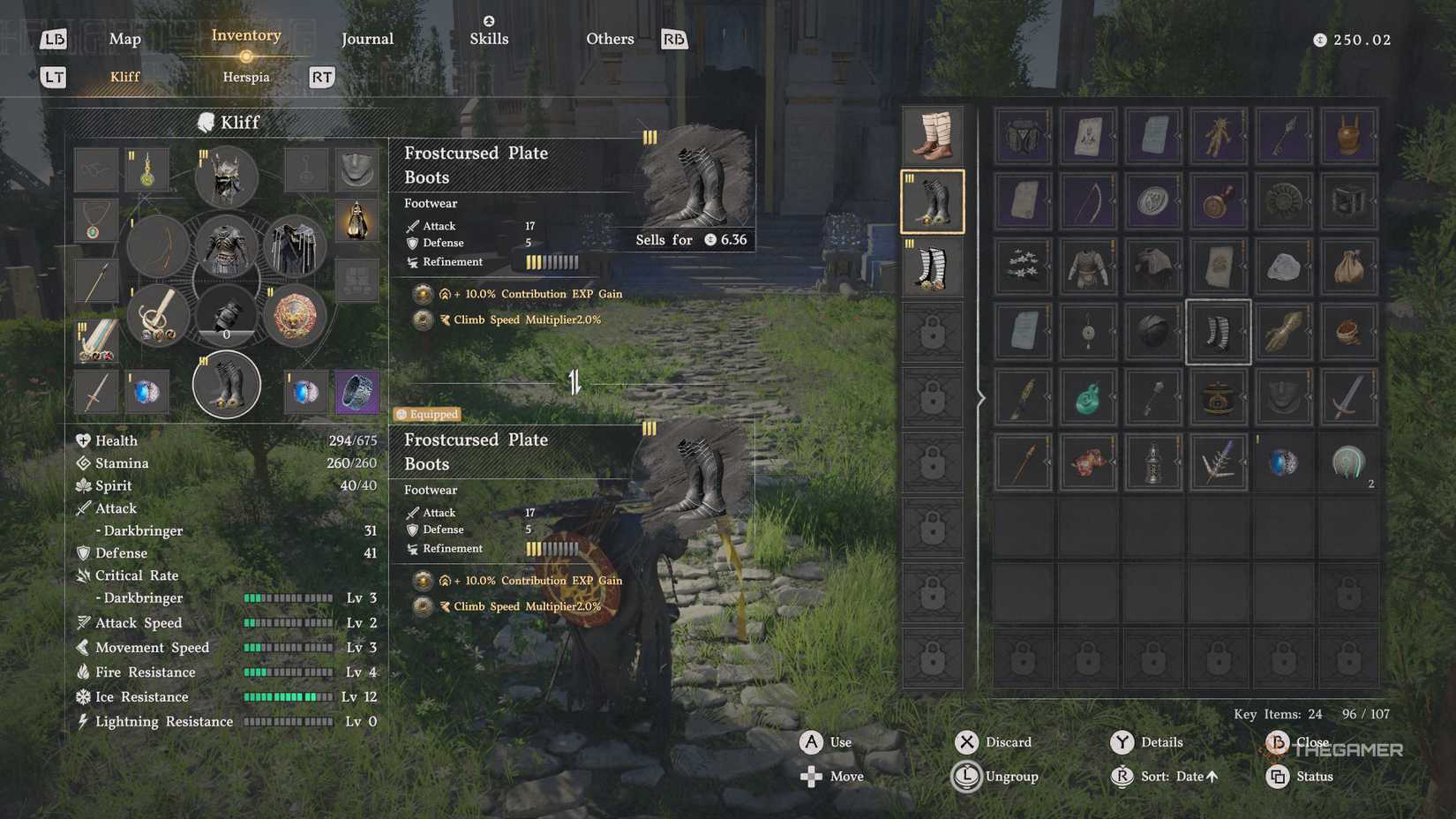Select the cloak slot in the equipment wheel
This screenshot has height=819, width=1456.
[296, 245]
